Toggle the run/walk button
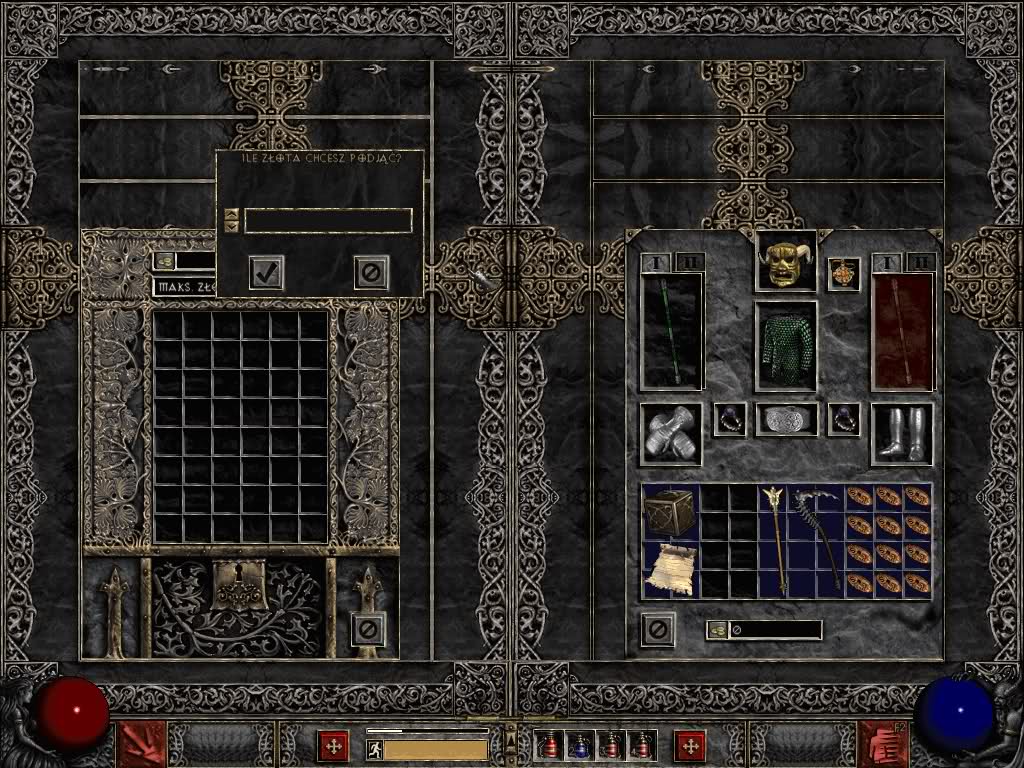Screen dimensions: 1024x768 tap(375, 749)
